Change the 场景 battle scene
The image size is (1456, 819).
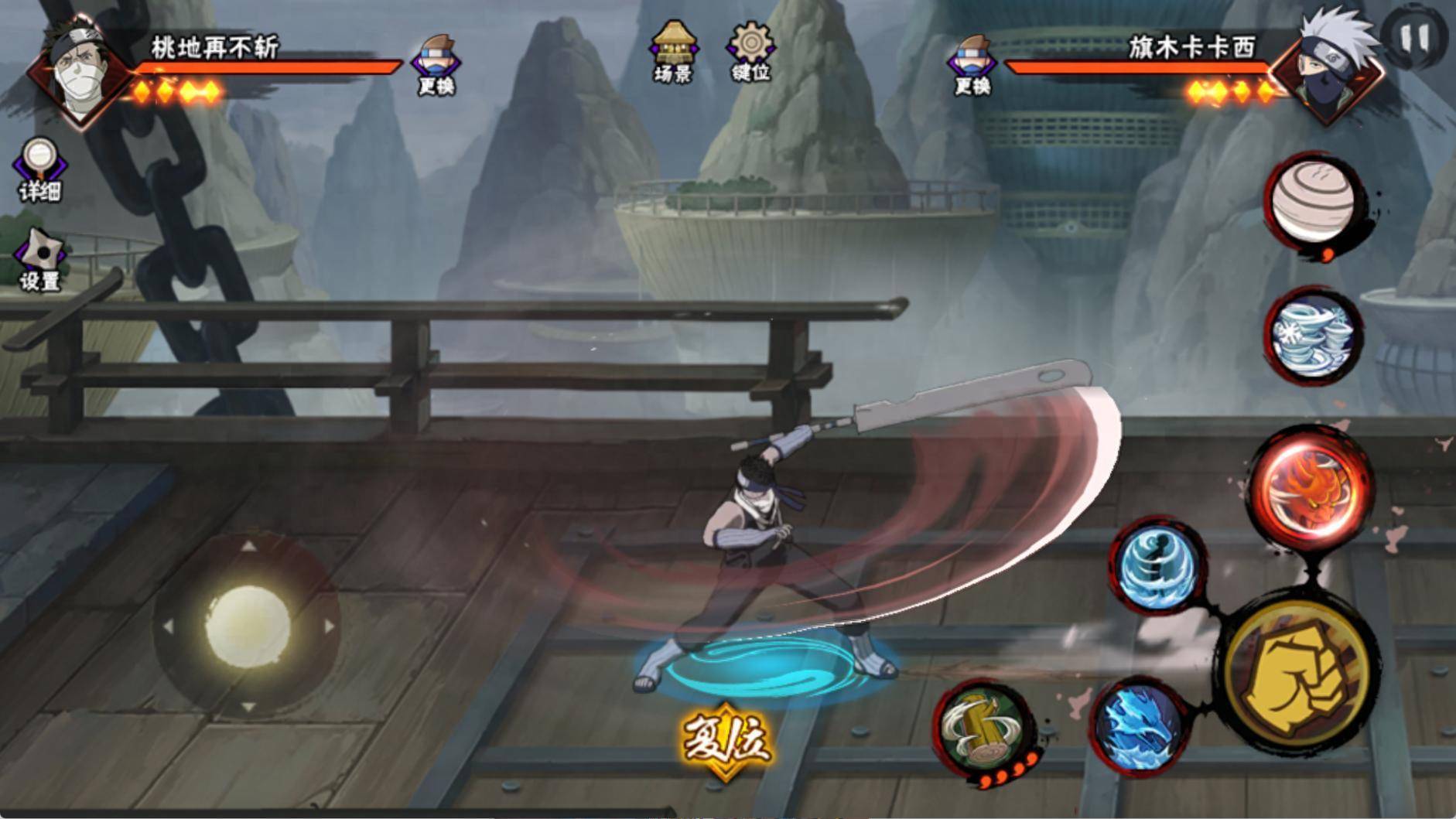[x=673, y=51]
